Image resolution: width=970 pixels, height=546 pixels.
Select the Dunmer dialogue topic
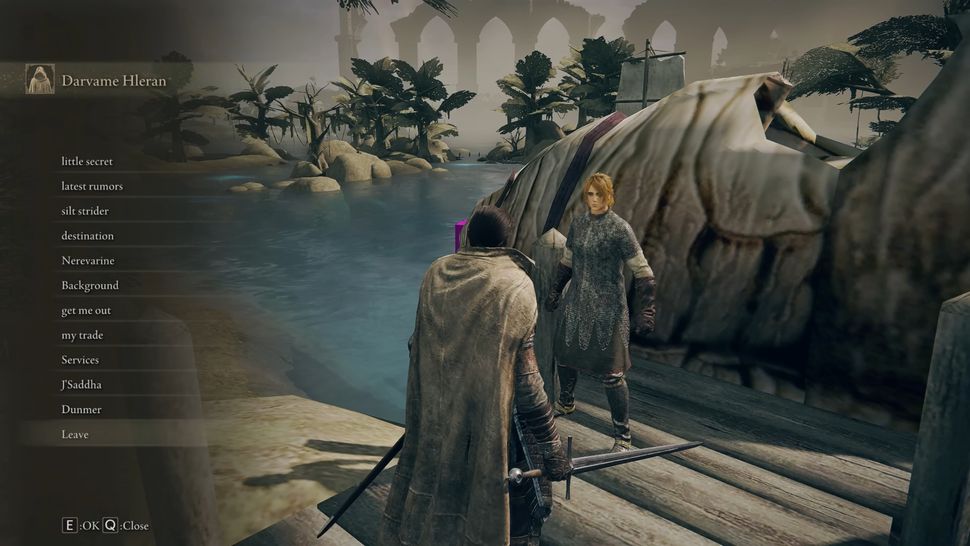(x=81, y=410)
